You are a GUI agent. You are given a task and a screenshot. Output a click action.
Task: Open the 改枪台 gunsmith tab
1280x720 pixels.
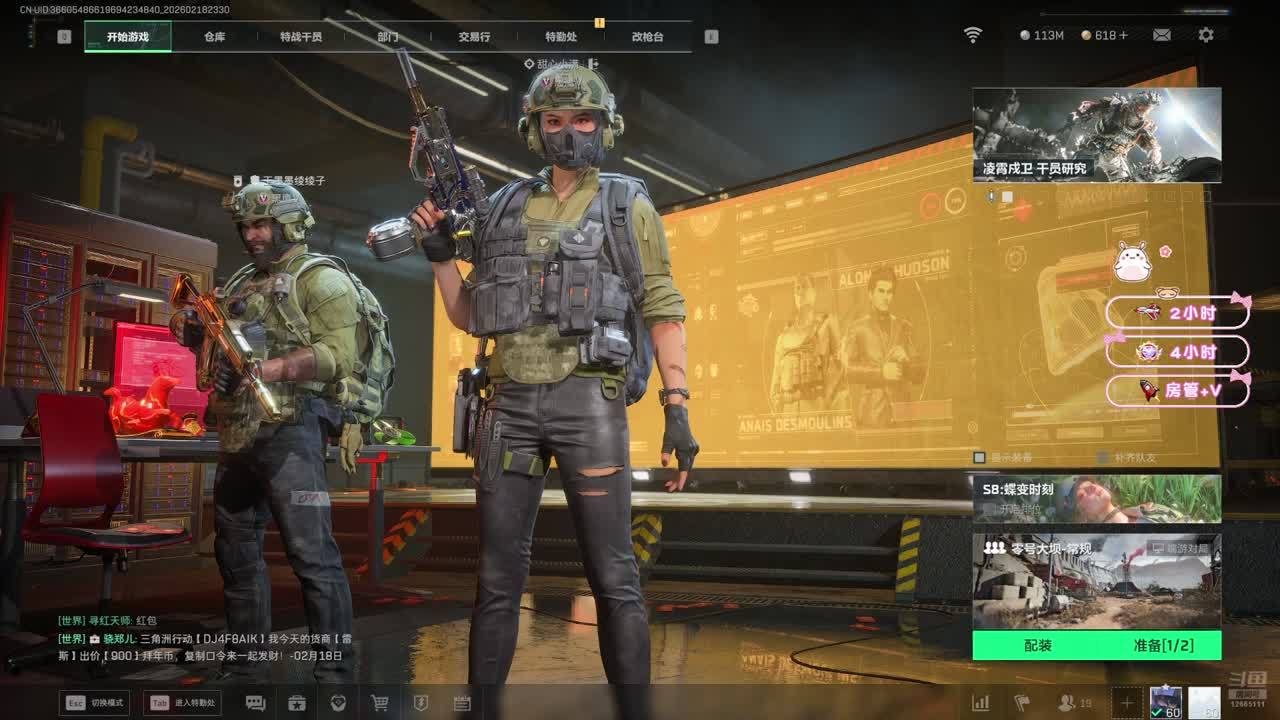pos(647,37)
